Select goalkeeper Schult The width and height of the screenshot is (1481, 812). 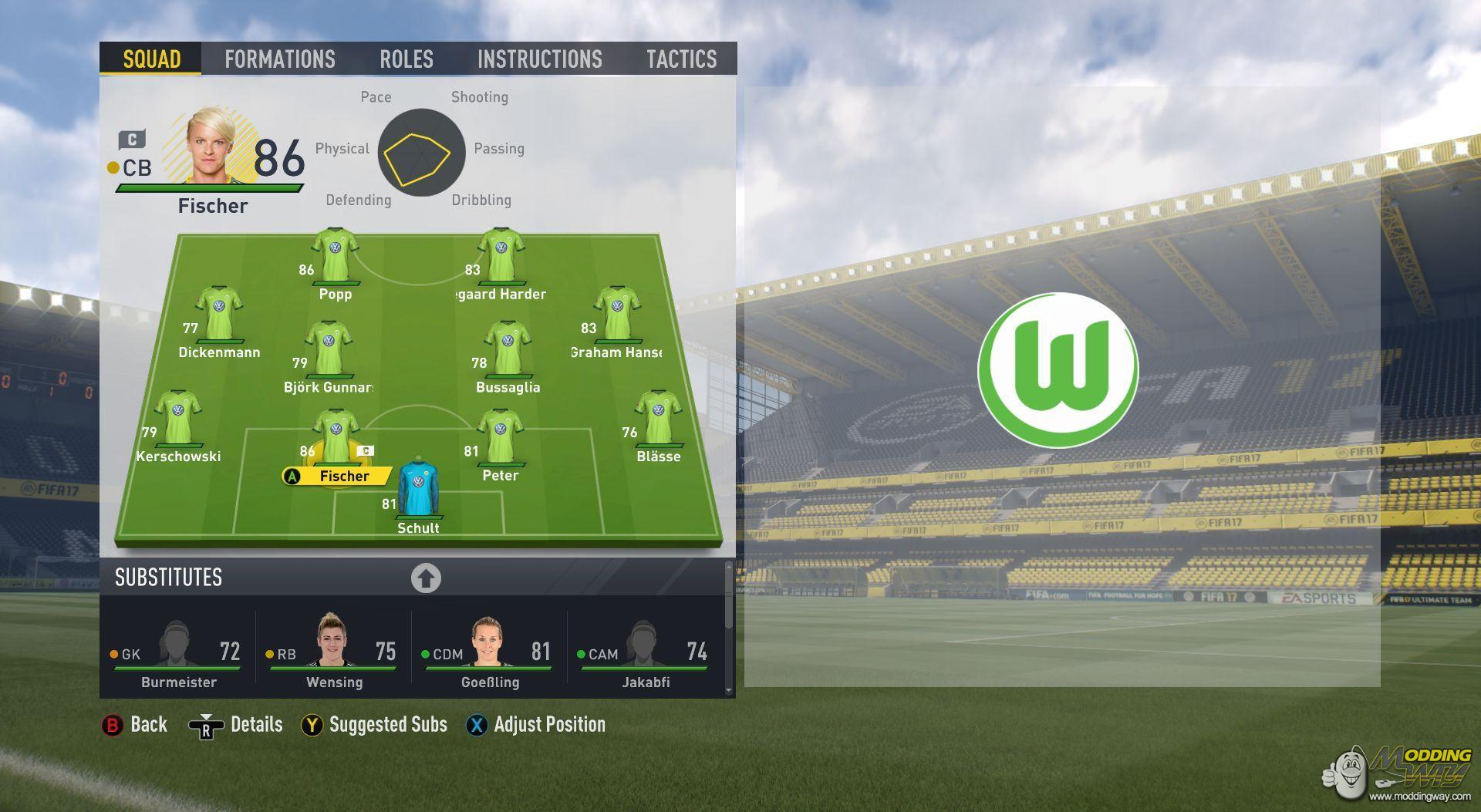pos(418,491)
